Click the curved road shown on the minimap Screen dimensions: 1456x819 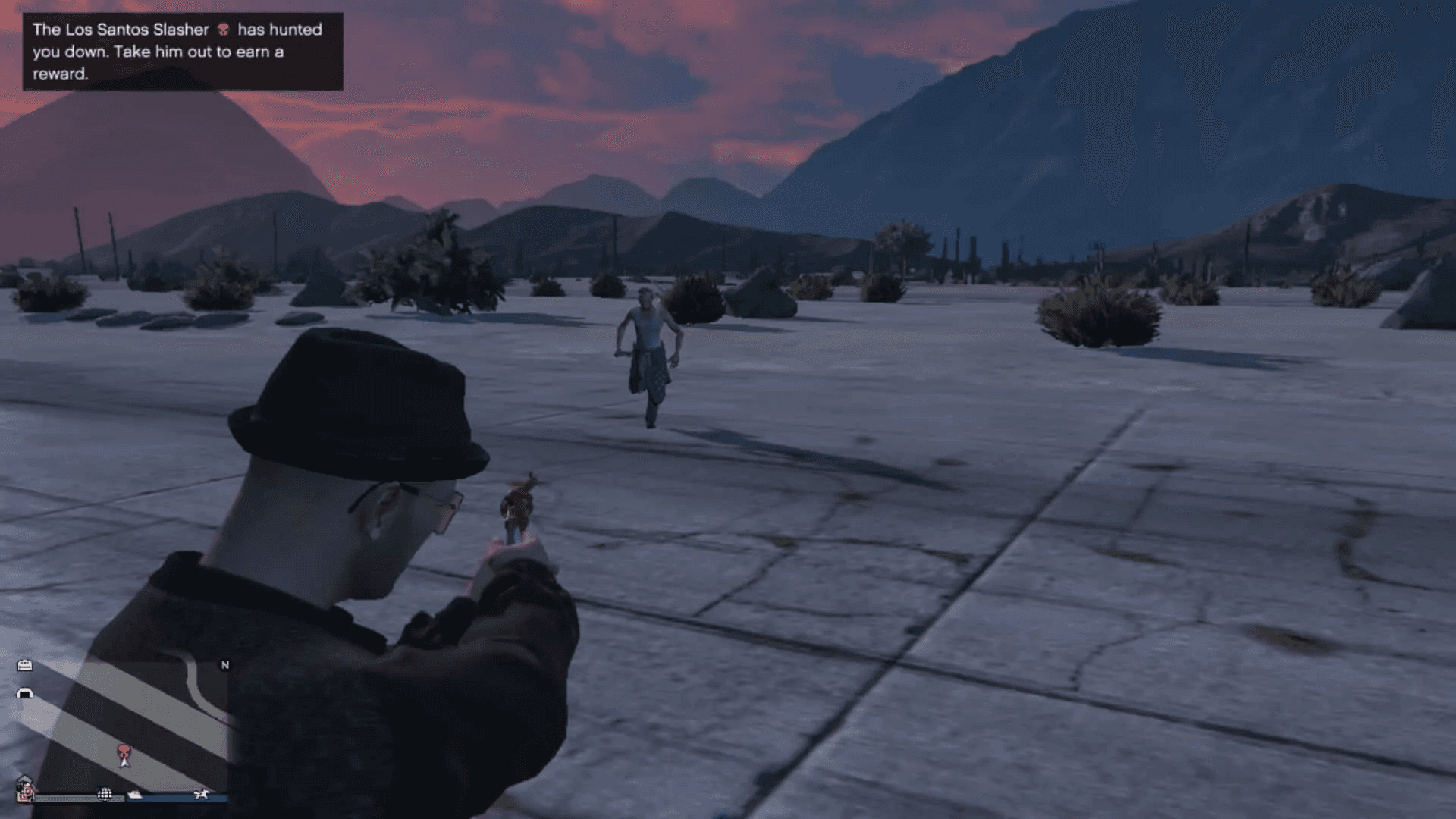193,679
